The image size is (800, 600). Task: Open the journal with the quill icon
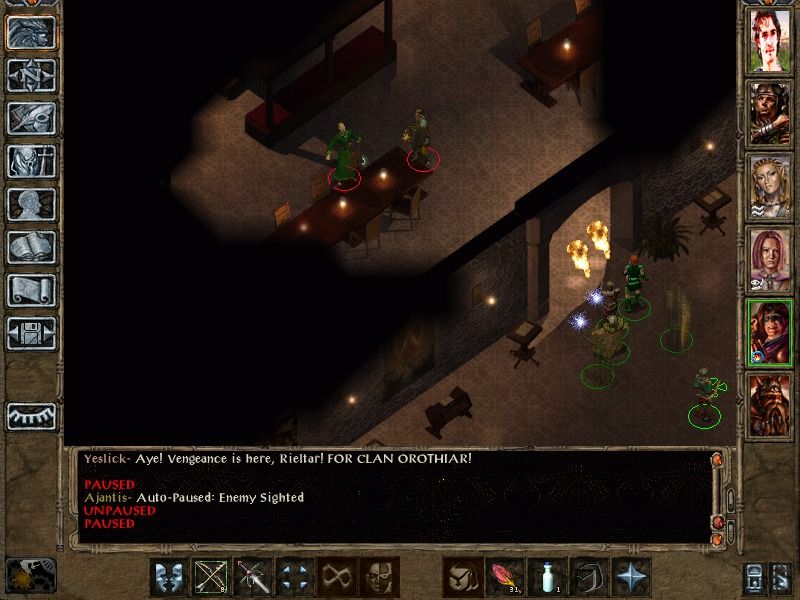point(31,118)
